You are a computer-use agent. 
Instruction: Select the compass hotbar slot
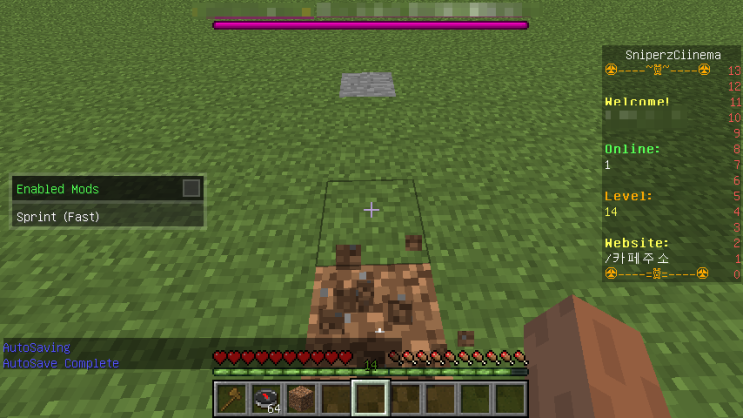coord(266,398)
